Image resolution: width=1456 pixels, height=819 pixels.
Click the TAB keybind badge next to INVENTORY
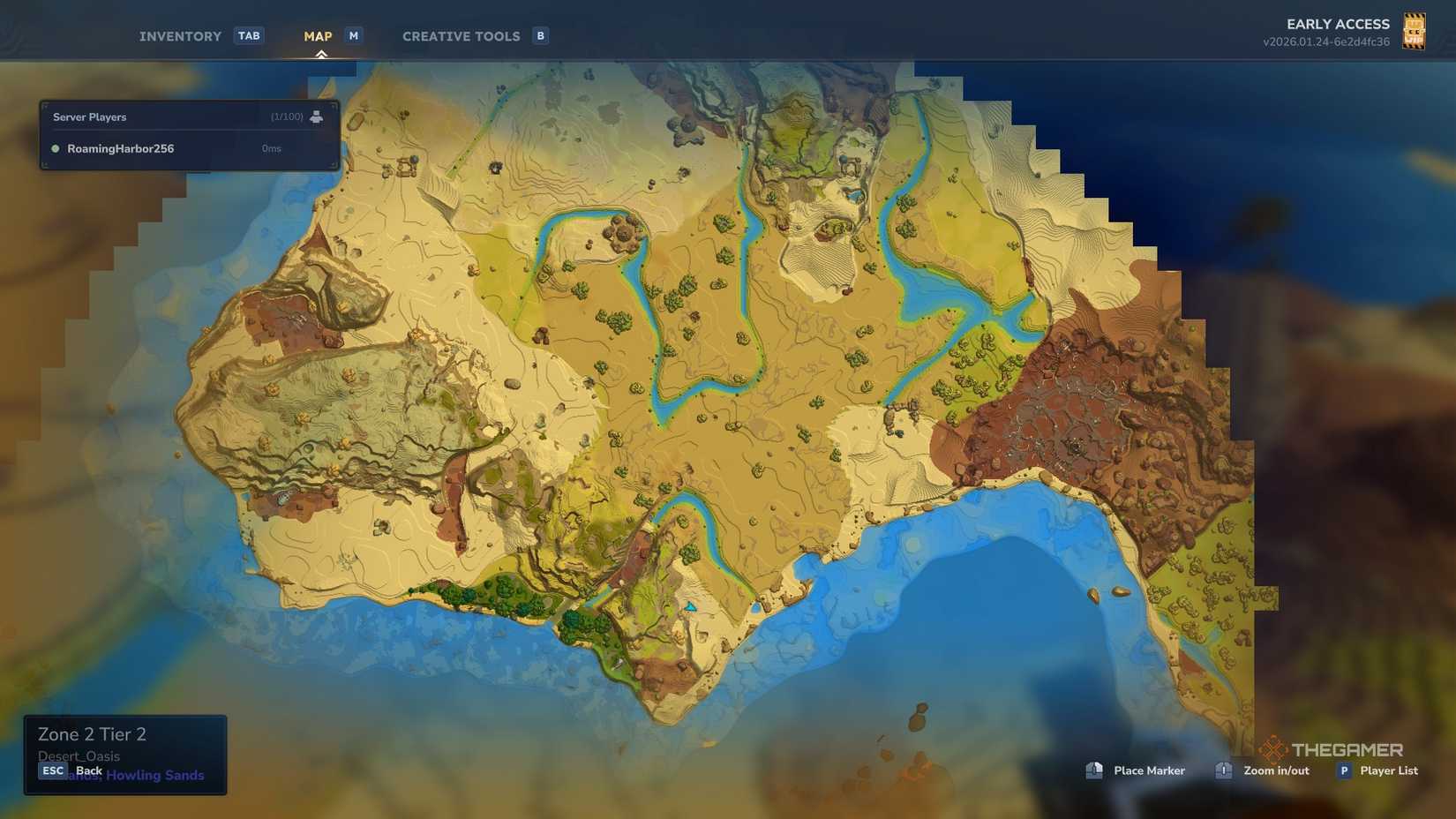tap(249, 35)
